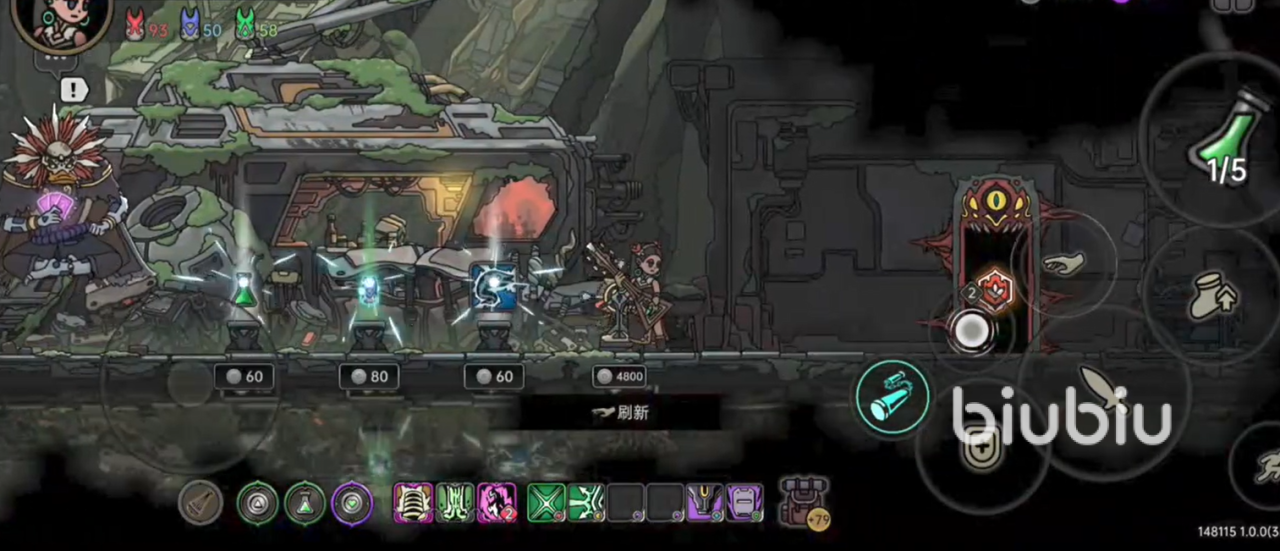Select the grey weapon stick round button

tap(200, 503)
